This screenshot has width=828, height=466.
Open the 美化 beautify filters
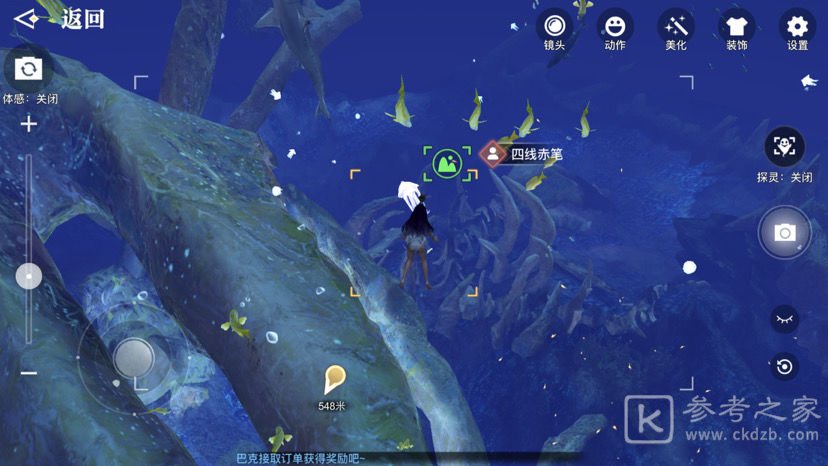[676, 26]
